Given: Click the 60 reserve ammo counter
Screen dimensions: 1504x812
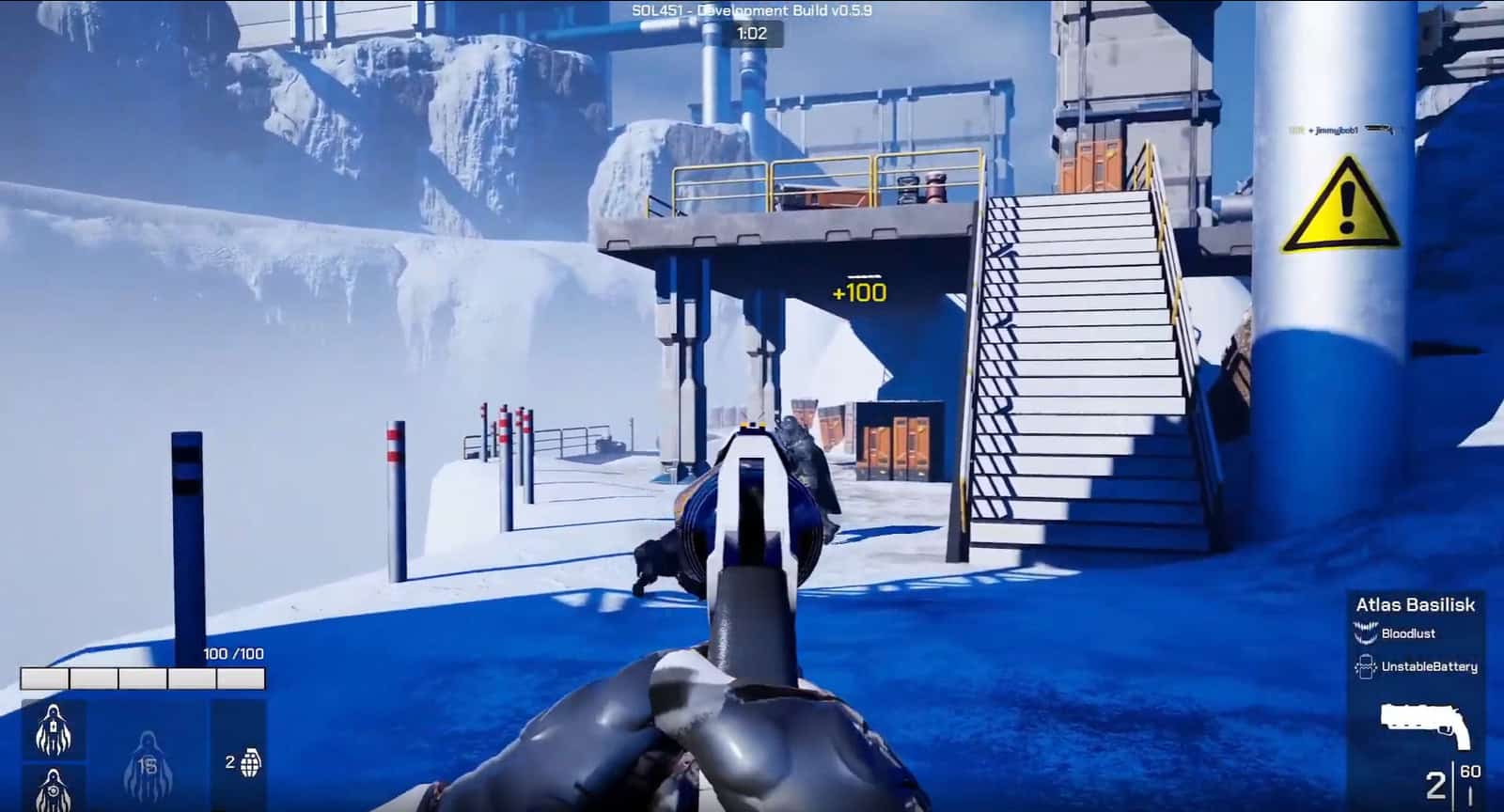Looking at the screenshot, I should (x=1470, y=772).
